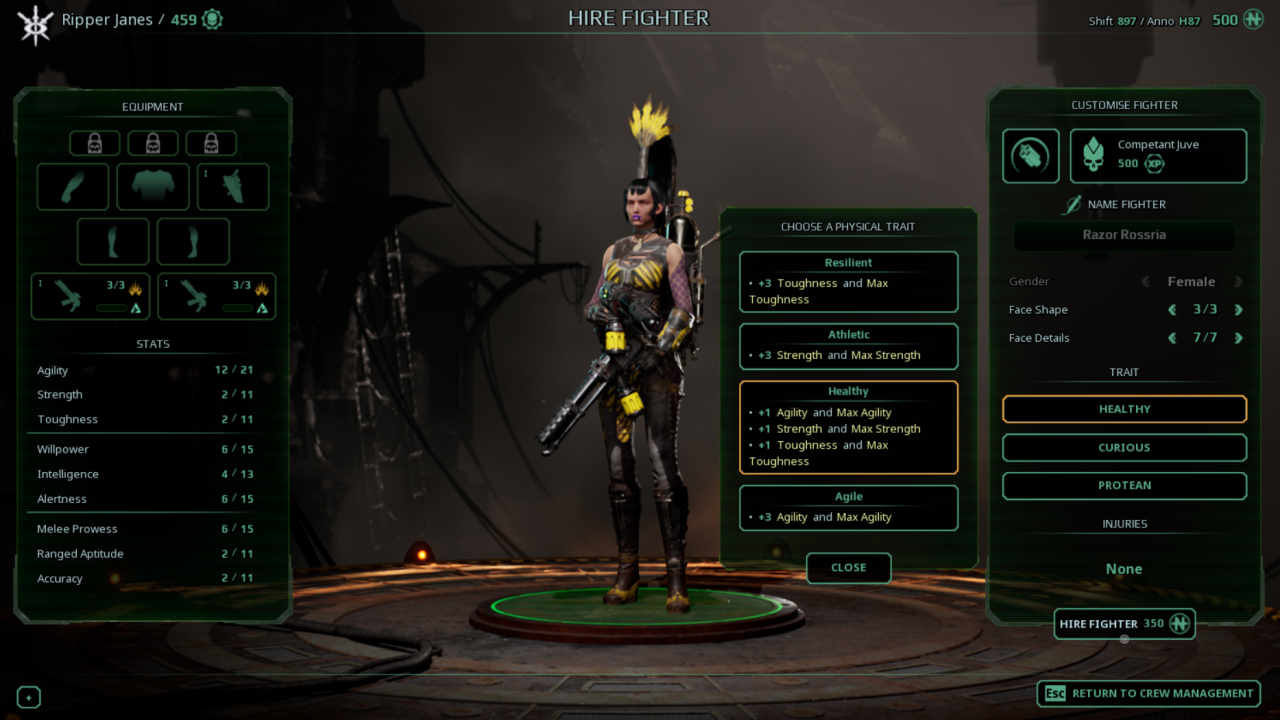Cycle to previous face details
1280x720 pixels.
click(x=1173, y=338)
